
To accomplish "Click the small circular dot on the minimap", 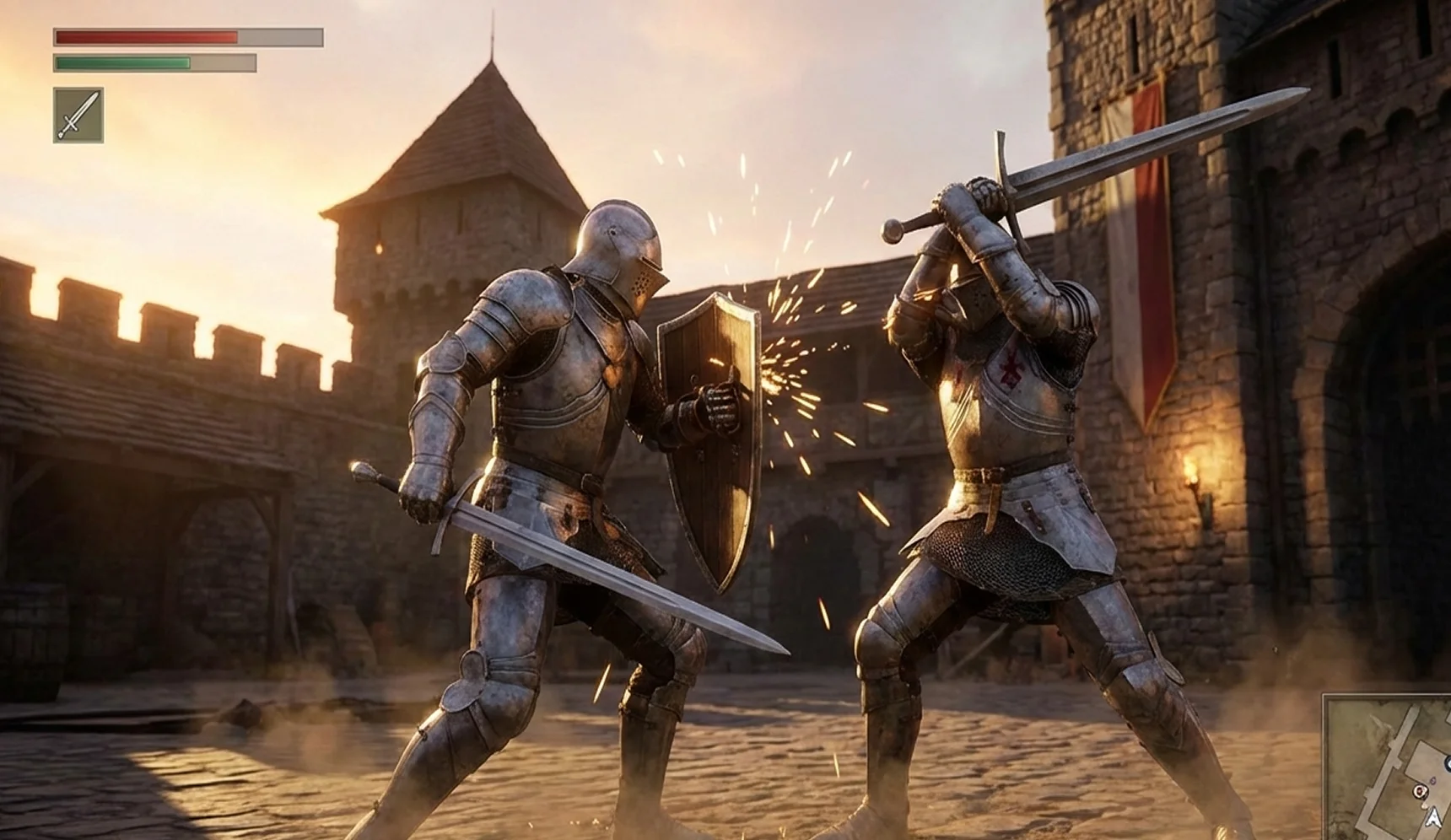I will click(x=1432, y=780).
